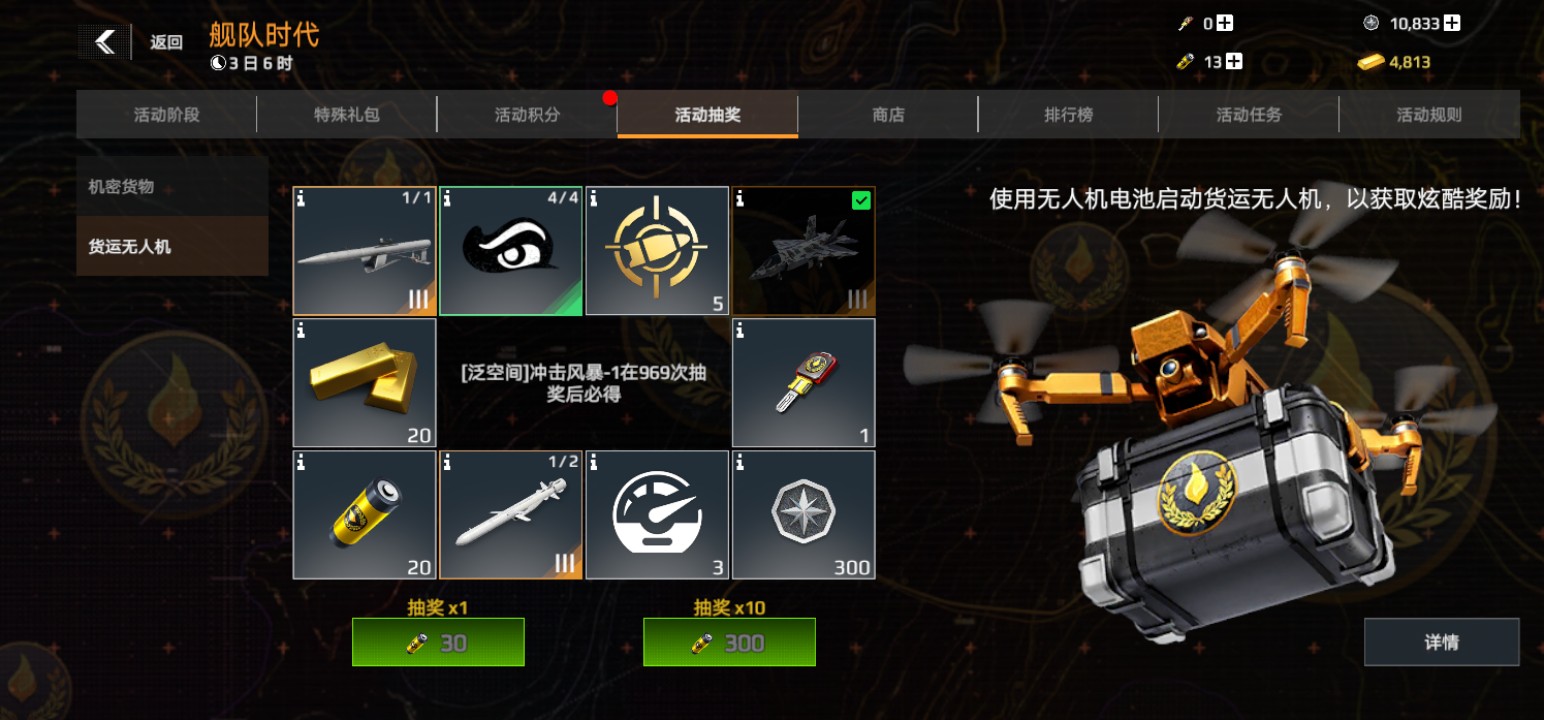Open info on the gold bars reward
This screenshot has width=1544, height=720.
tap(300, 328)
